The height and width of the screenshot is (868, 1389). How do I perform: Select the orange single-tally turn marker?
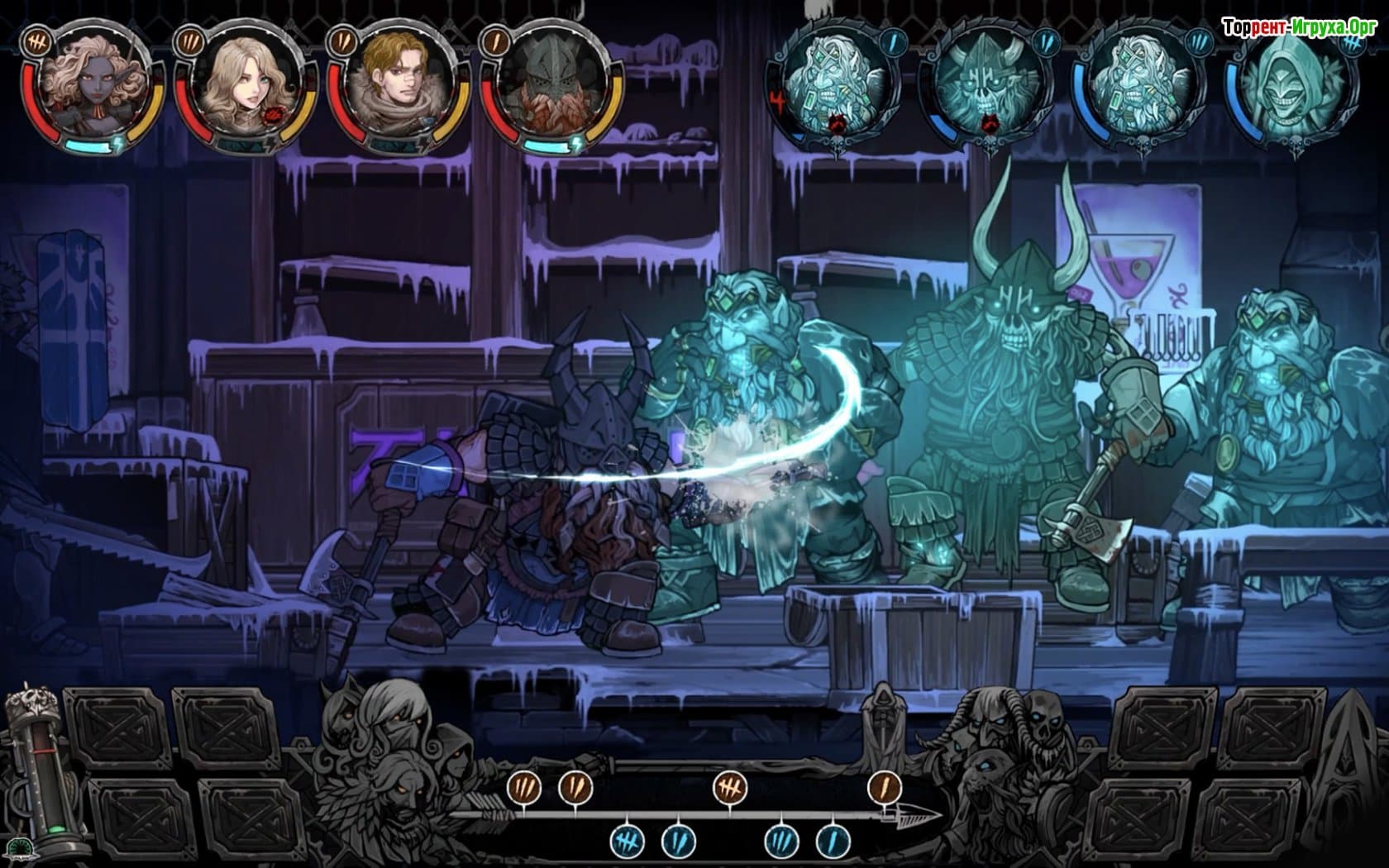884,788
